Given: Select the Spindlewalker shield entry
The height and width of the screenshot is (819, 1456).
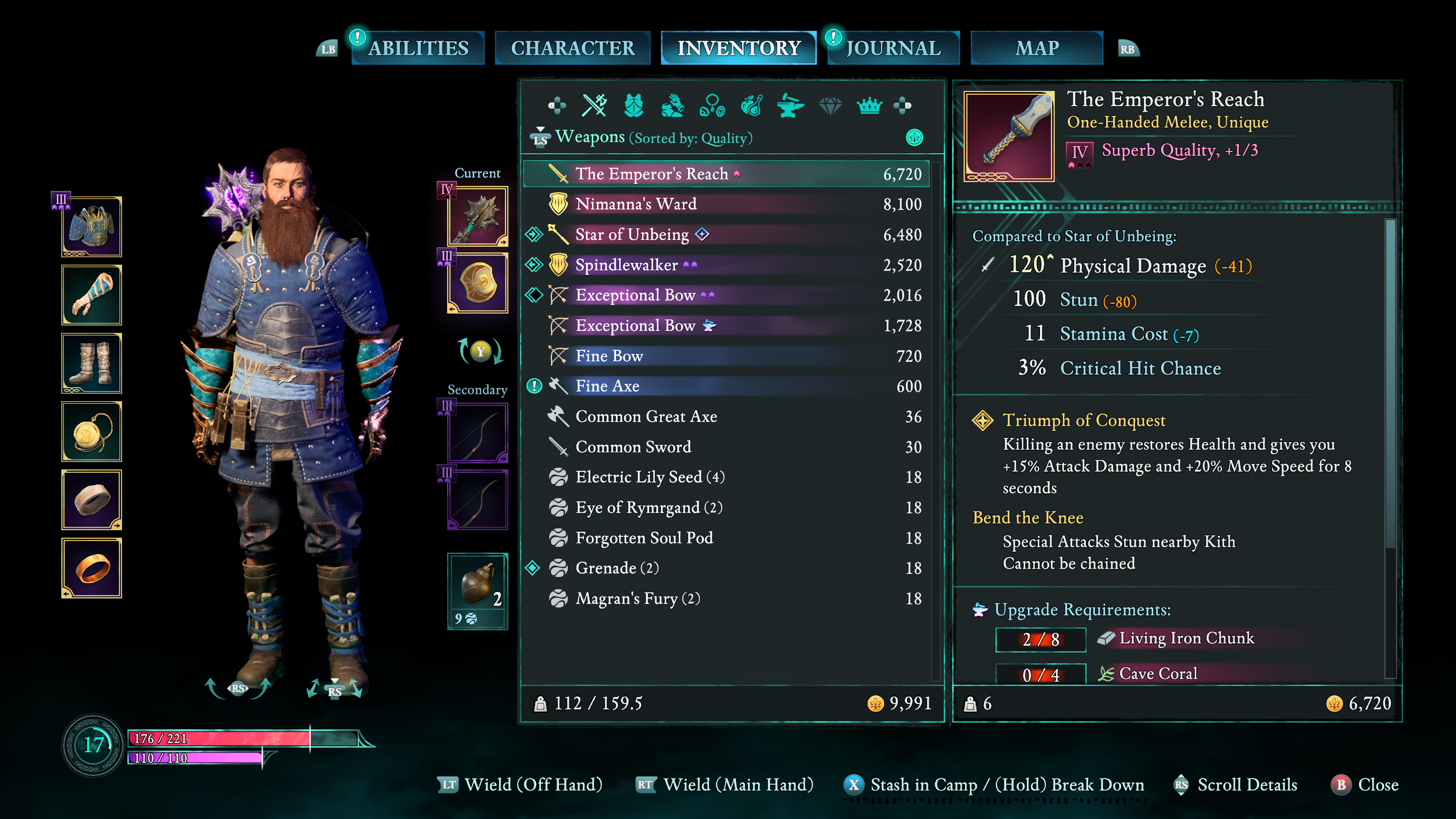Looking at the screenshot, I should tap(626, 265).
